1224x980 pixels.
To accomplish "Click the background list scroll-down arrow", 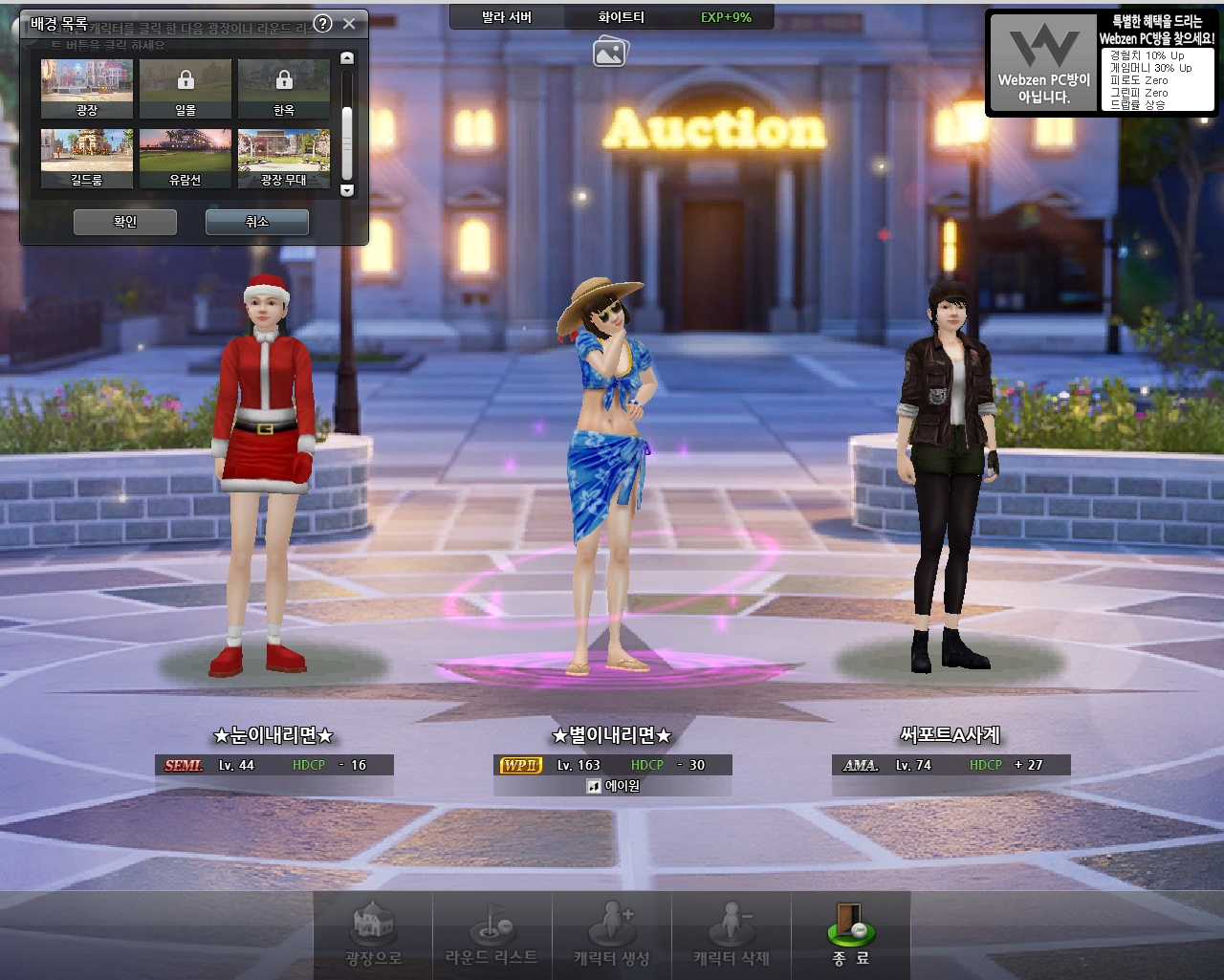I will click(347, 190).
